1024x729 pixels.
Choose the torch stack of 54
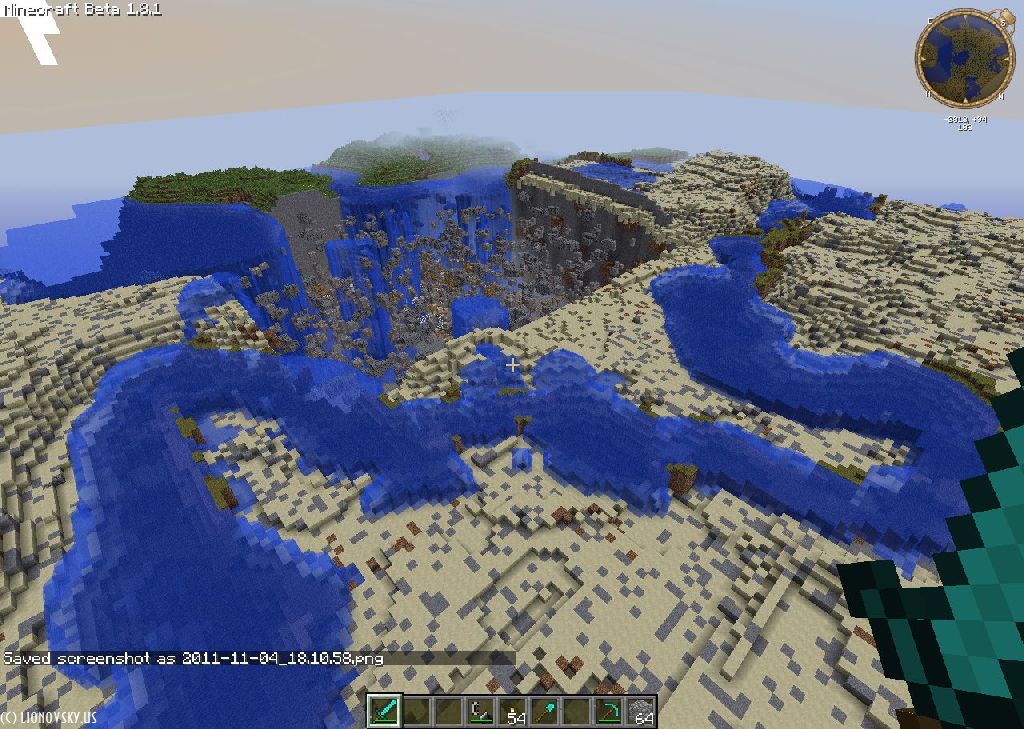pos(513,711)
